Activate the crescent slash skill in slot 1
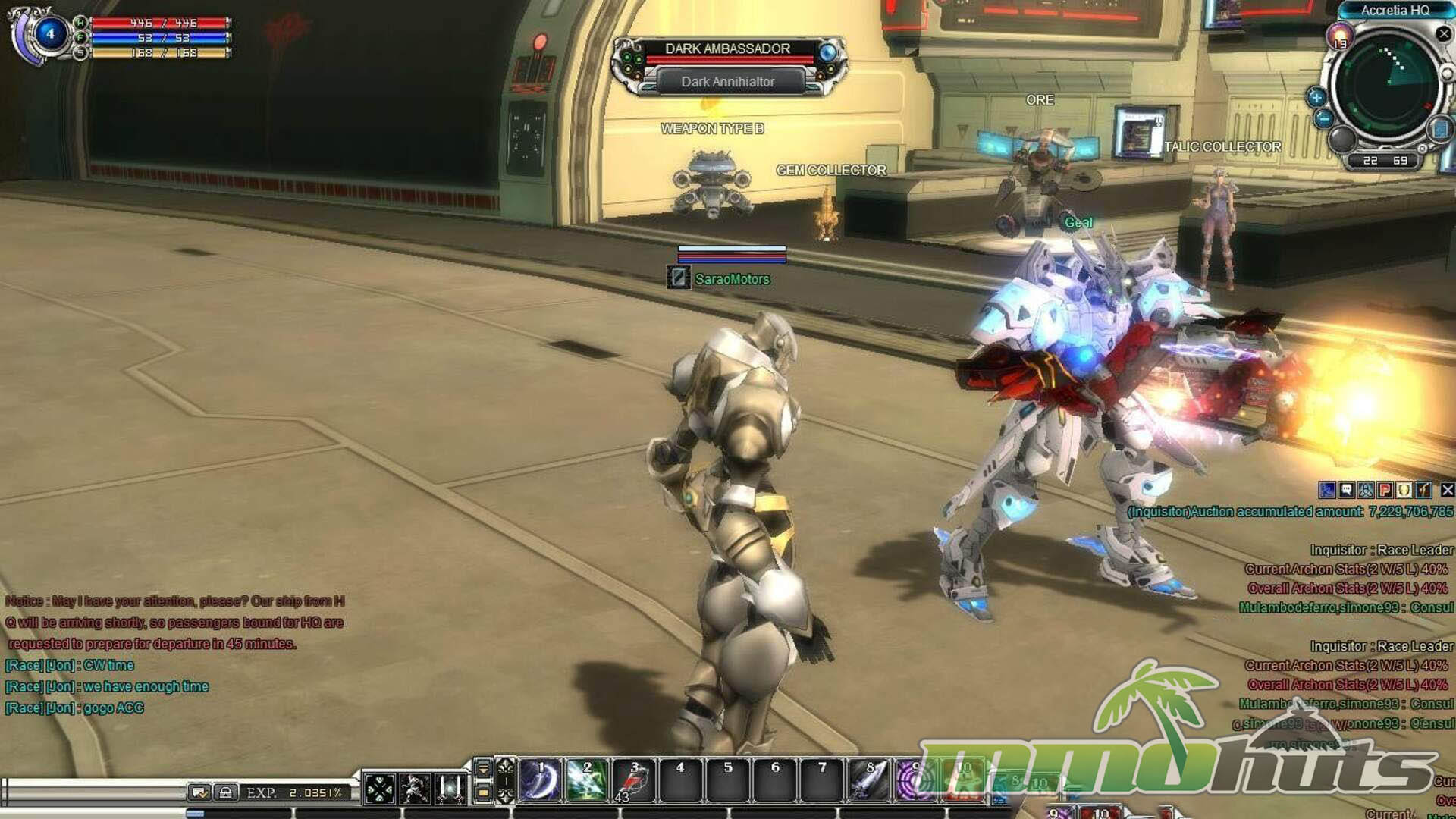This screenshot has width=1456, height=819. tap(541, 780)
